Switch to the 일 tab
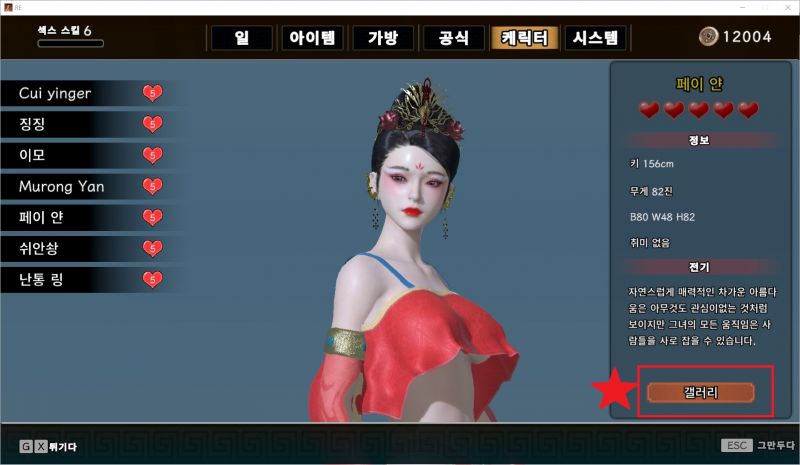The height and width of the screenshot is (465, 800). click(x=241, y=38)
